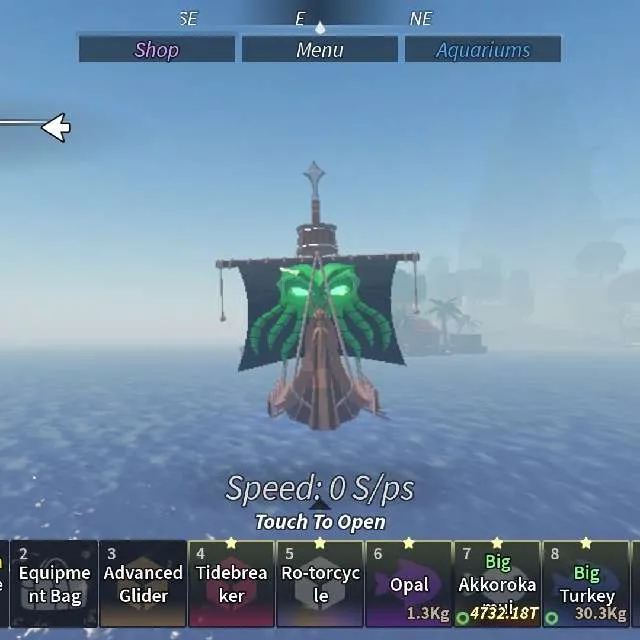Open the Aquariums panel
Viewport: 640px width, 640px height.
click(x=483, y=49)
